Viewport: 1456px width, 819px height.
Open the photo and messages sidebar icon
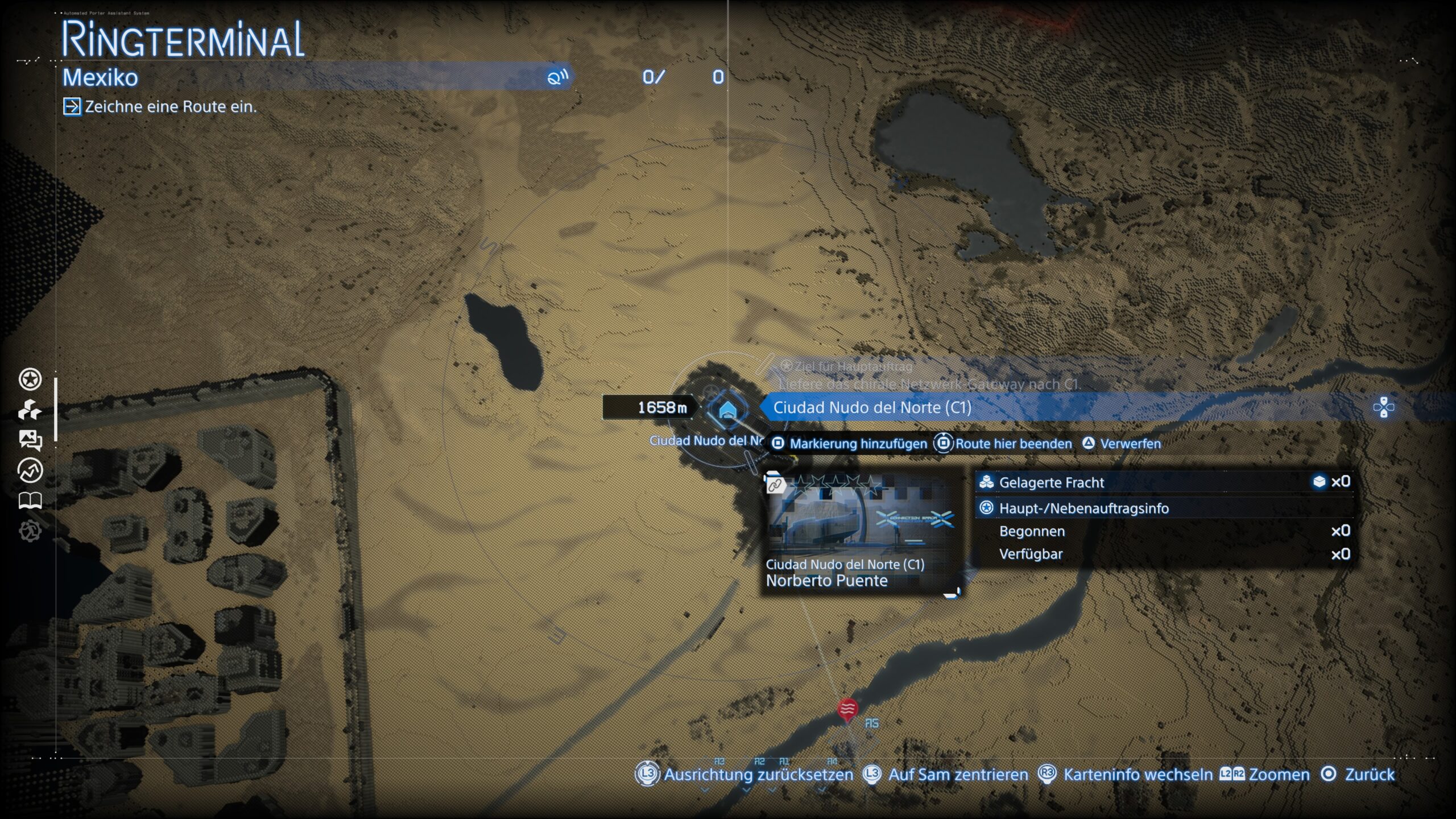tap(30, 440)
